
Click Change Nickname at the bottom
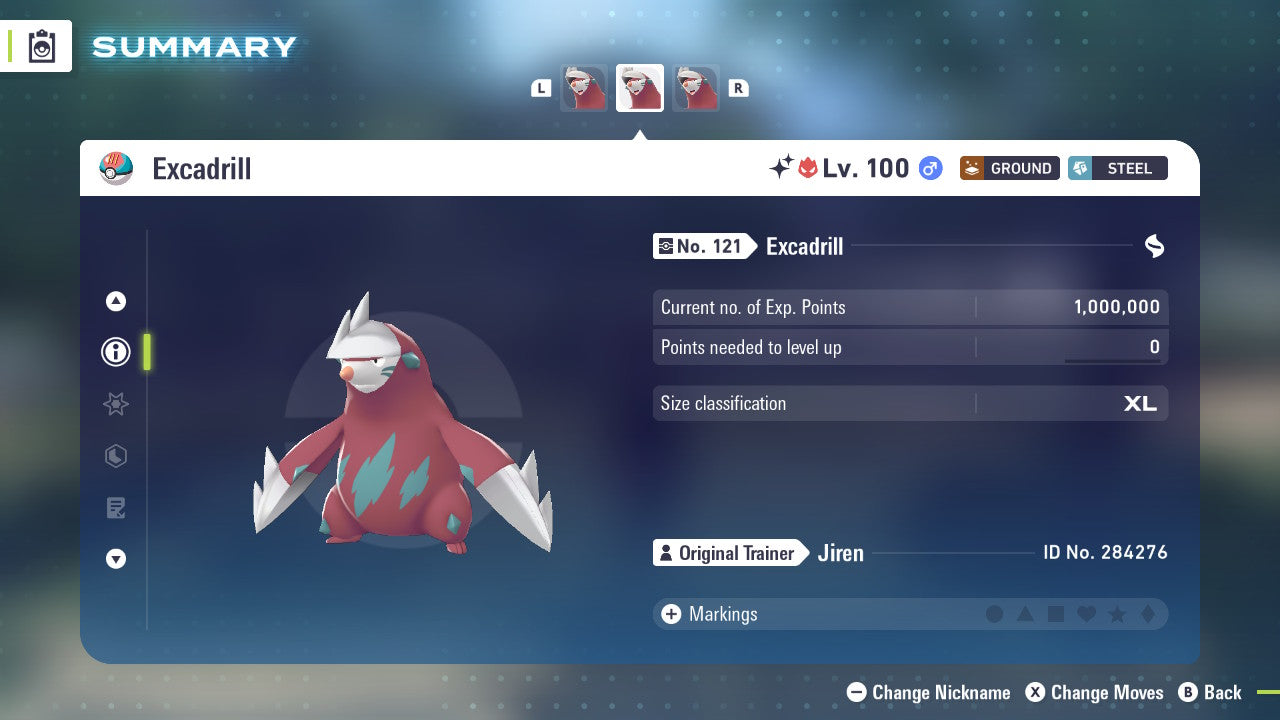(x=928, y=692)
